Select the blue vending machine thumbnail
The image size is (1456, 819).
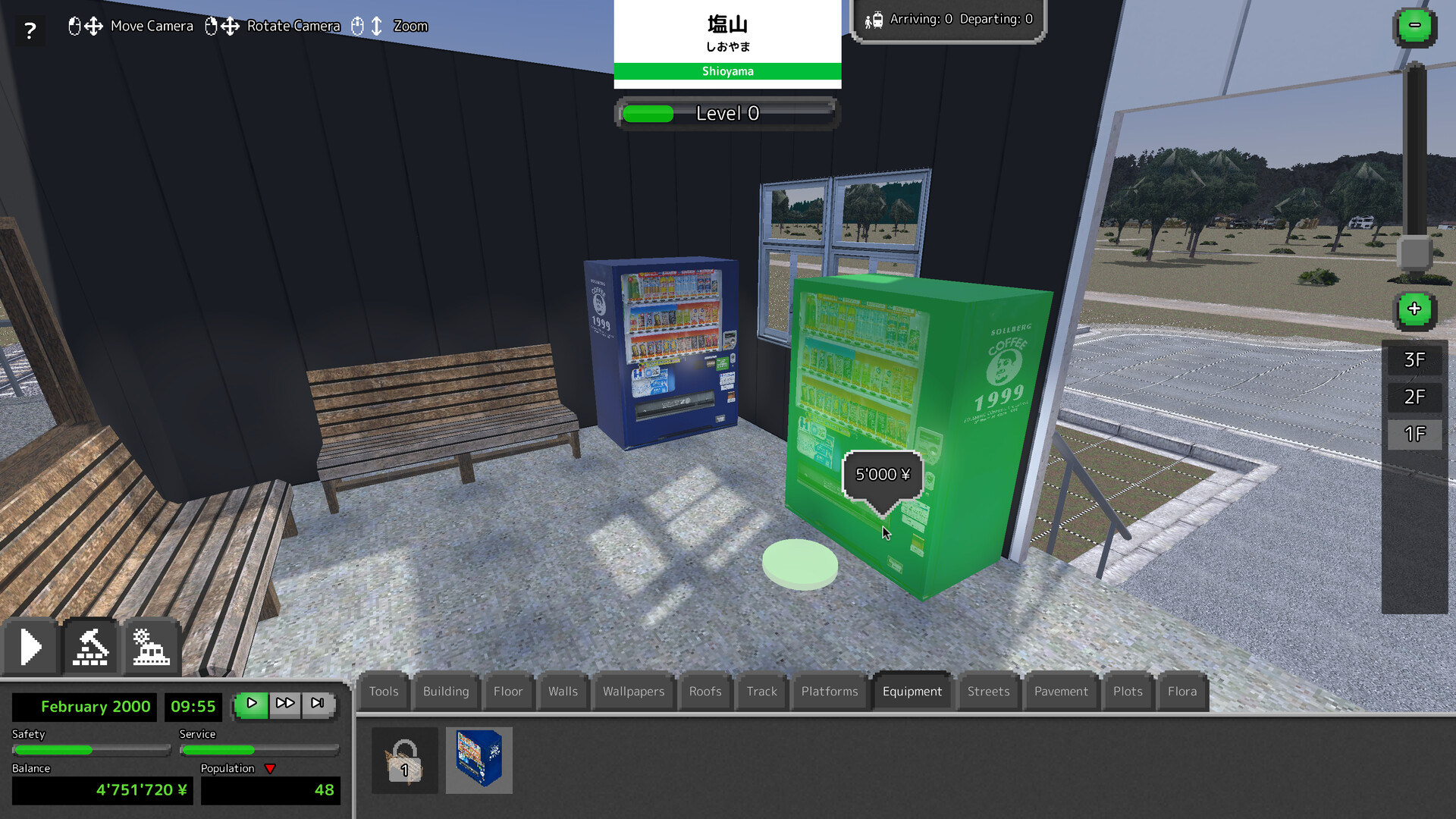point(479,761)
